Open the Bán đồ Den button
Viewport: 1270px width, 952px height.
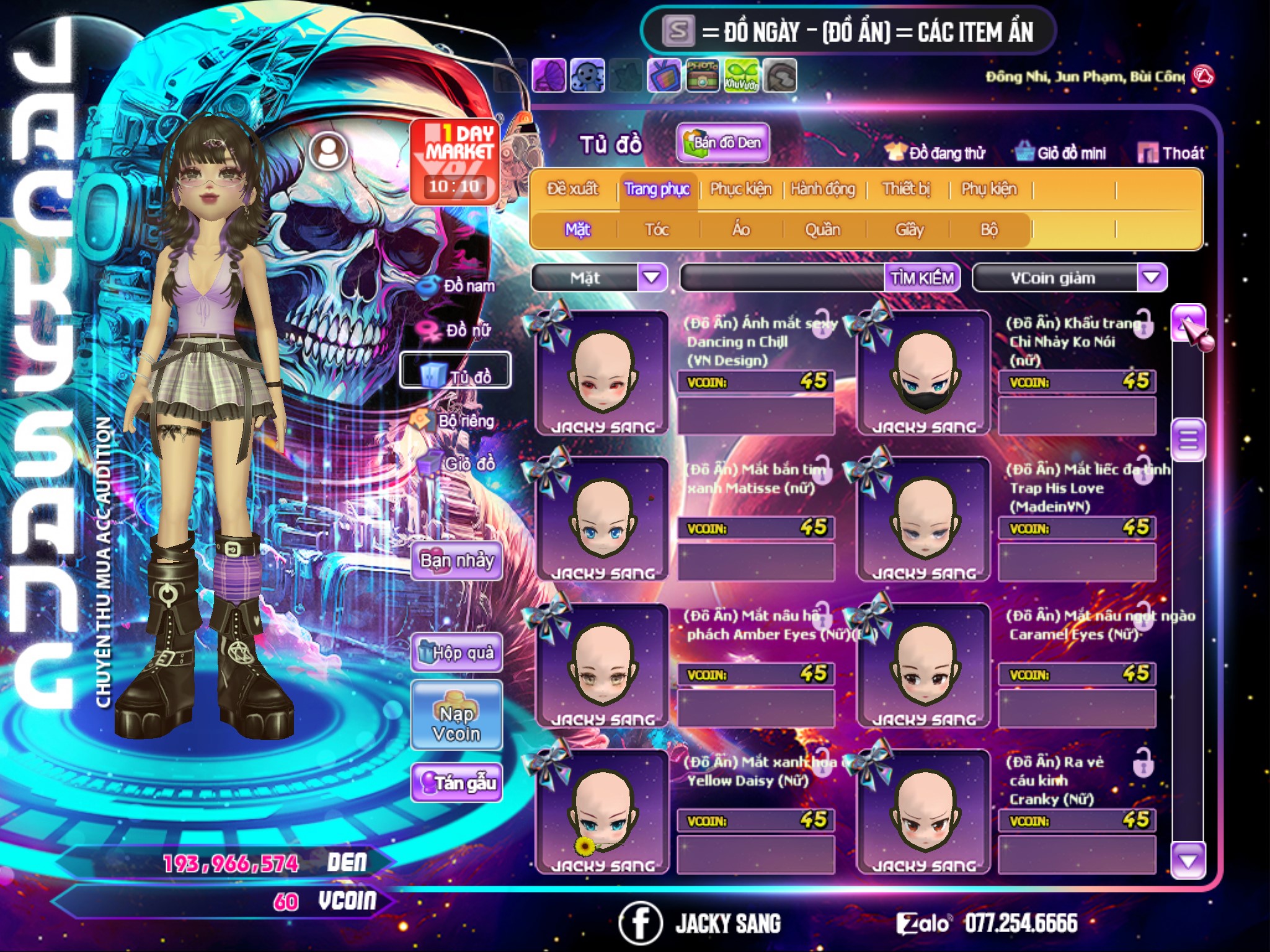click(723, 143)
